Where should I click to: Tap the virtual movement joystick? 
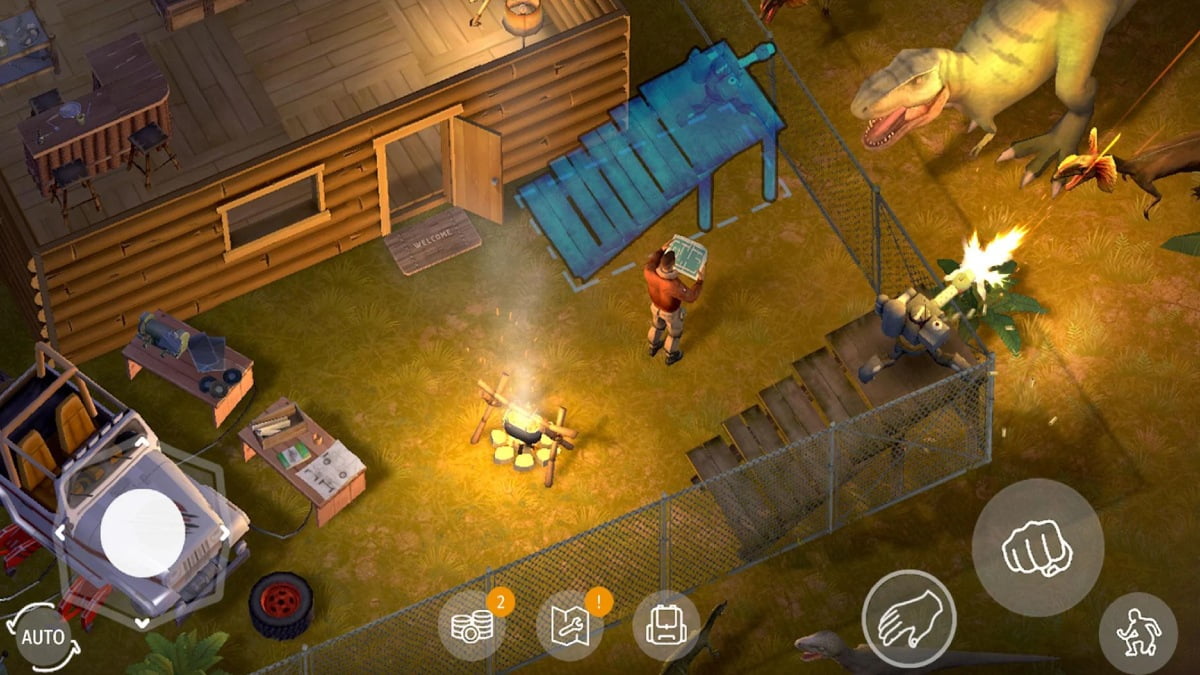coord(142,532)
